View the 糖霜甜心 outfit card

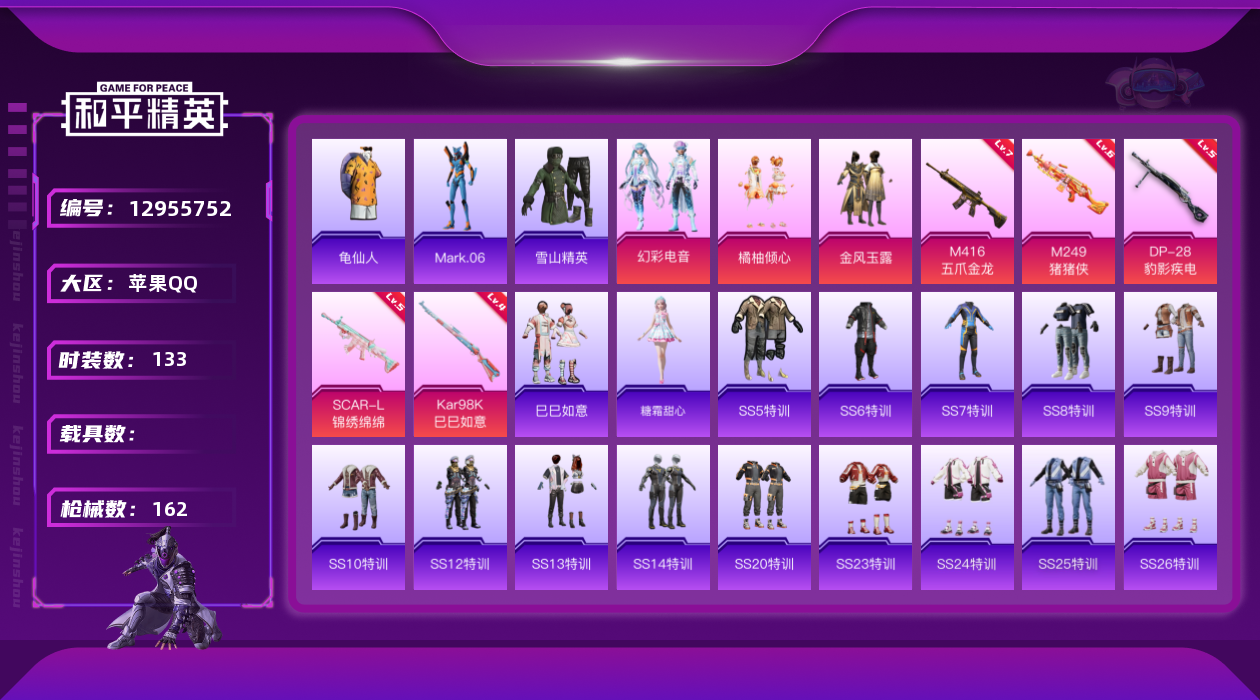(663, 364)
